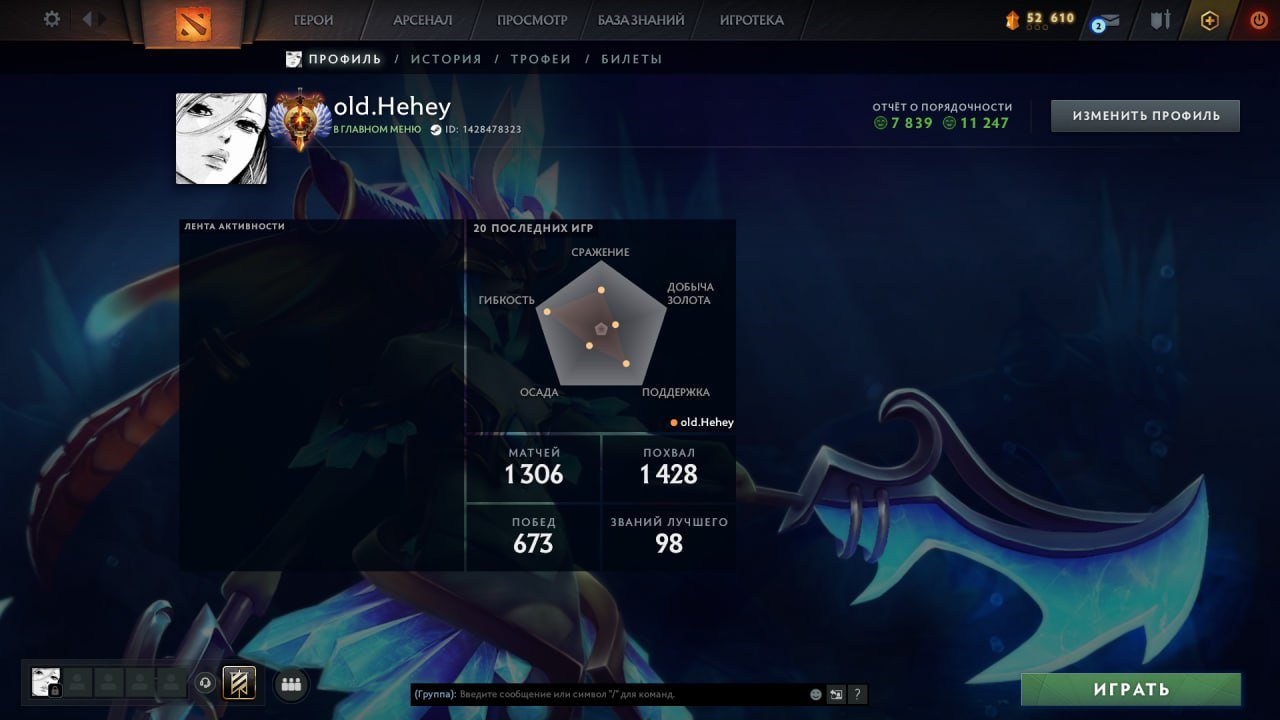The height and width of the screenshot is (720, 1280).
Task: Click the help question mark near chat
Action: (x=857, y=694)
